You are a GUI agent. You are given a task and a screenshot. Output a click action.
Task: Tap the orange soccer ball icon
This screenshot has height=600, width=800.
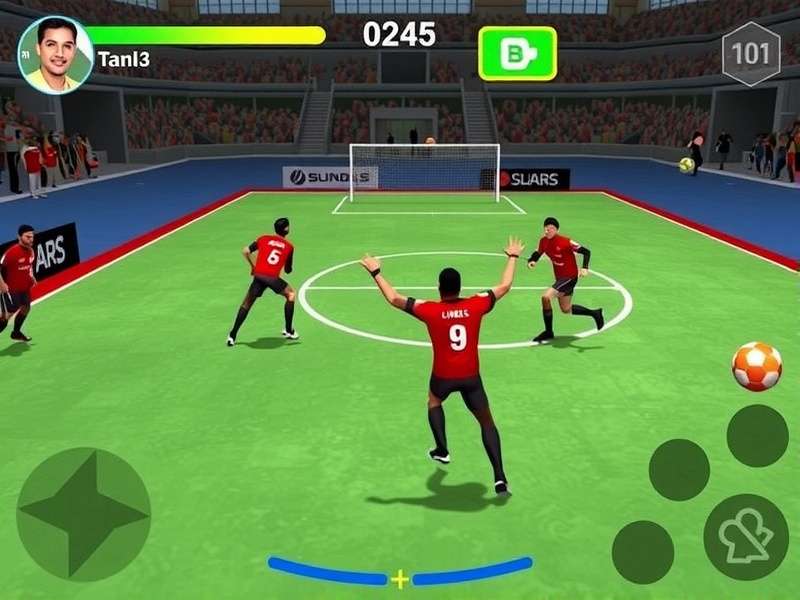coord(757,366)
